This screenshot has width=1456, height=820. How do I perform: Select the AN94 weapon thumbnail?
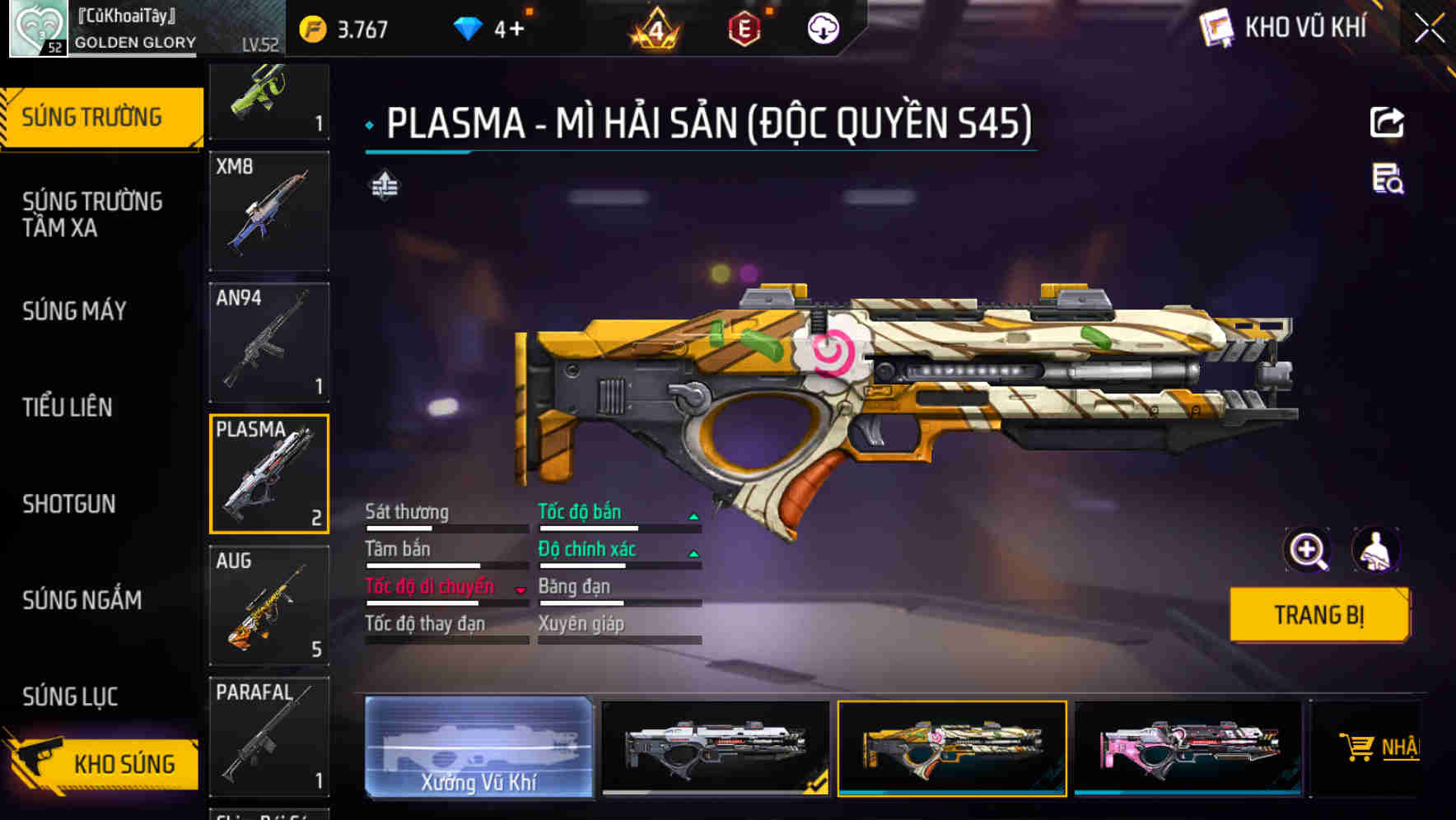(268, 341)
